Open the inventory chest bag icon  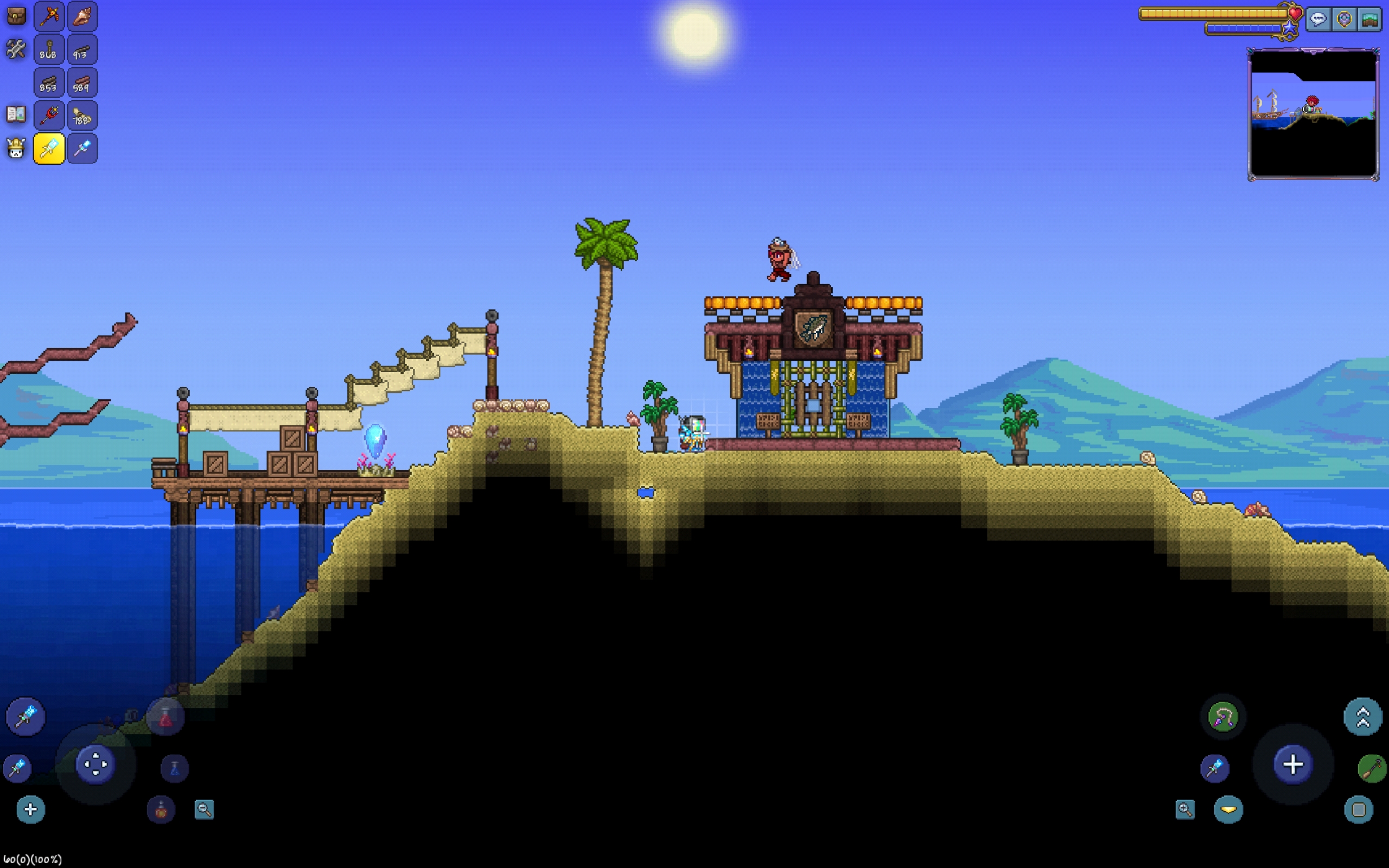16,16
